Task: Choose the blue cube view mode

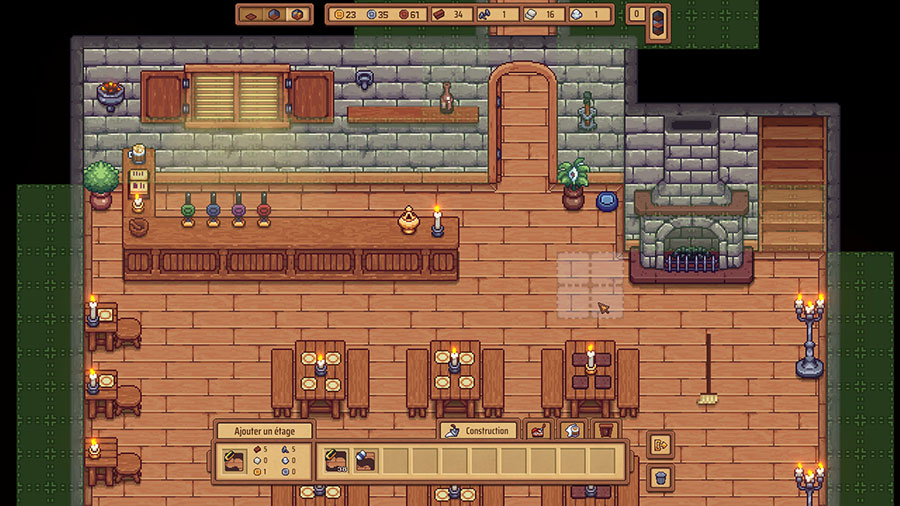Action: click(x=273, y=15)
